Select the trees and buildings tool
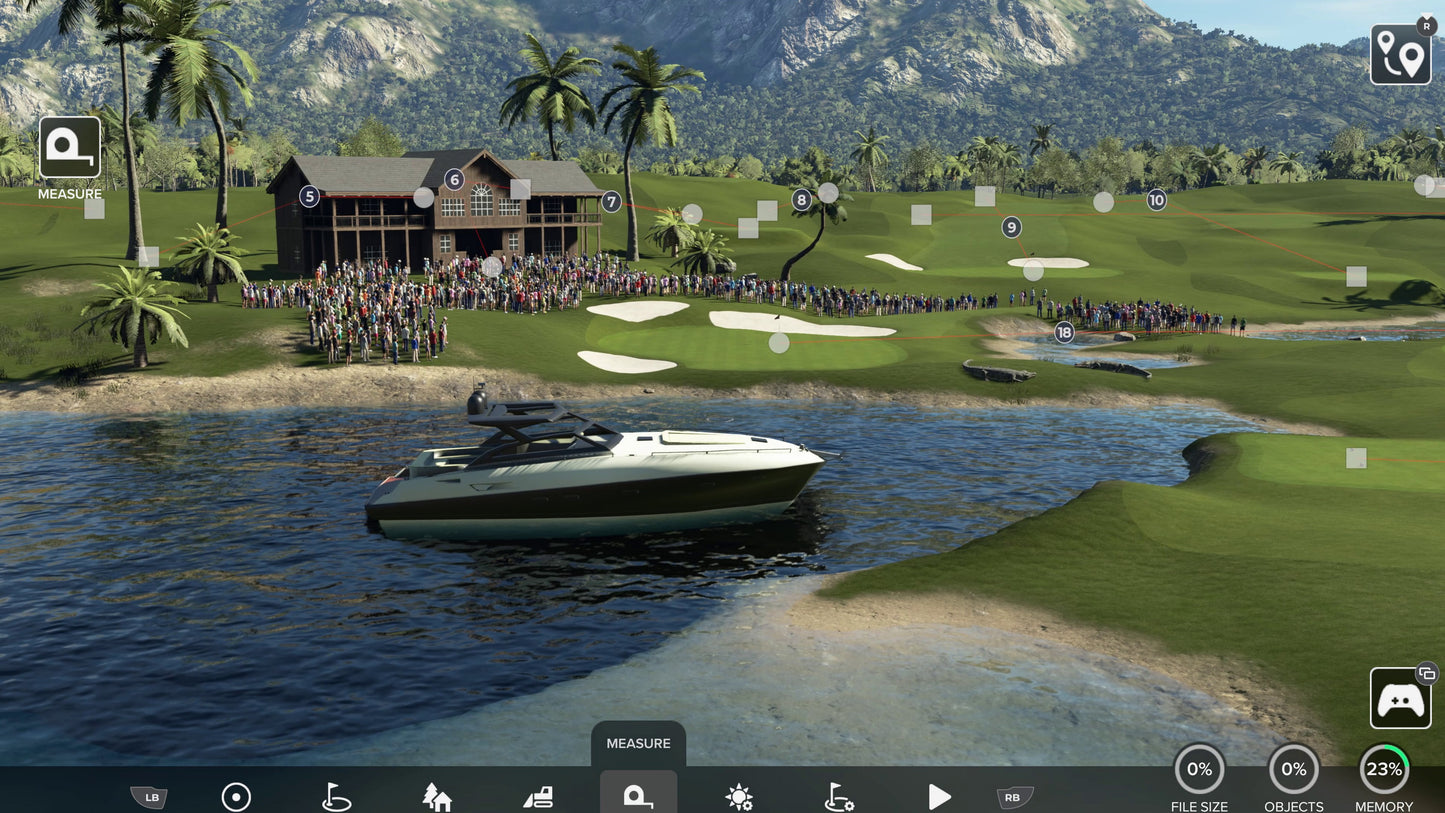Image resolution: width=1445 pixels, height=813 pixels. click(437, 796)
